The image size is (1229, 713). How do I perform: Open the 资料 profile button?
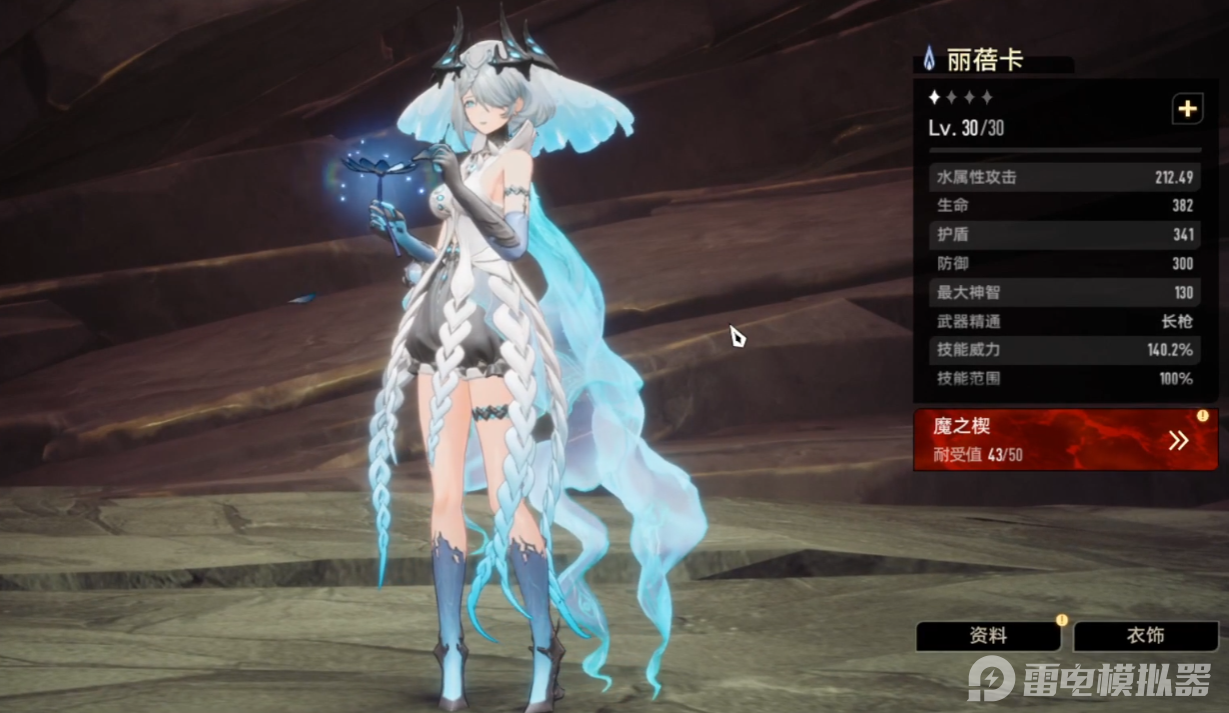[988, 636]
